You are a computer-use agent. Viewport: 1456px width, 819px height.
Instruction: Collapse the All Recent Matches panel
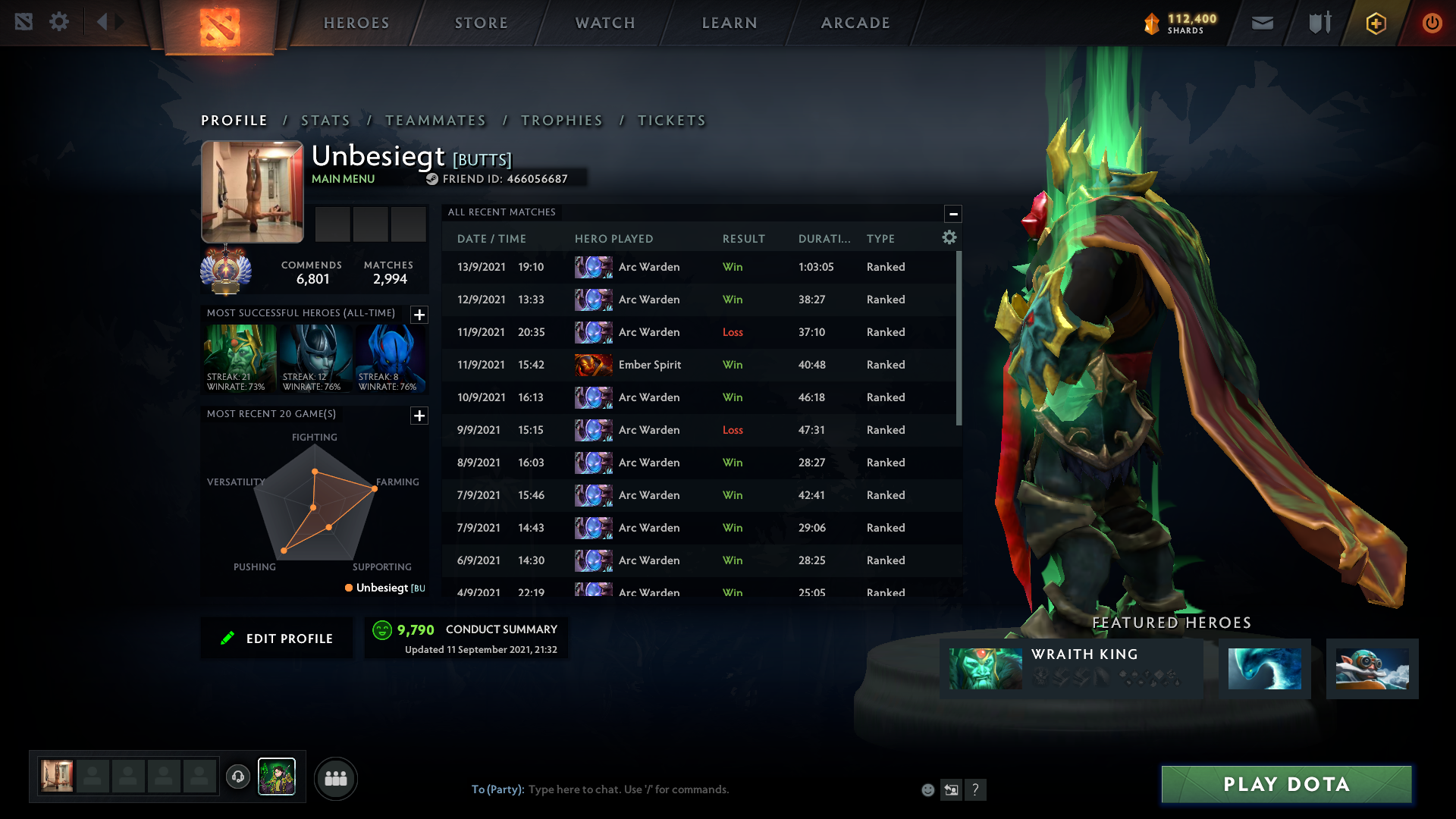pyautogui.click(x=953, y=214)
